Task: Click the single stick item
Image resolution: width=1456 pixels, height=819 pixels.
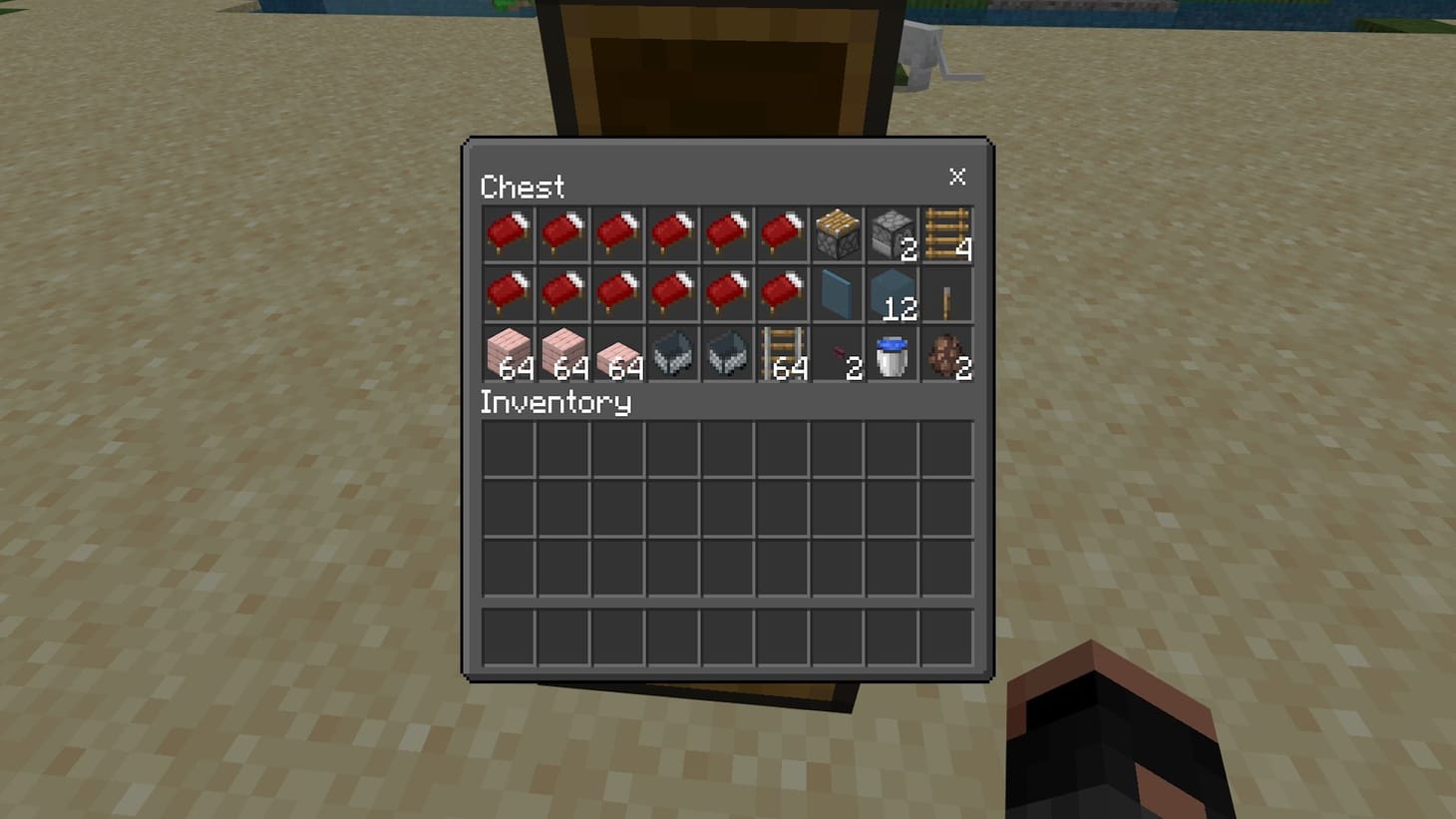Action: pos(947,294)
